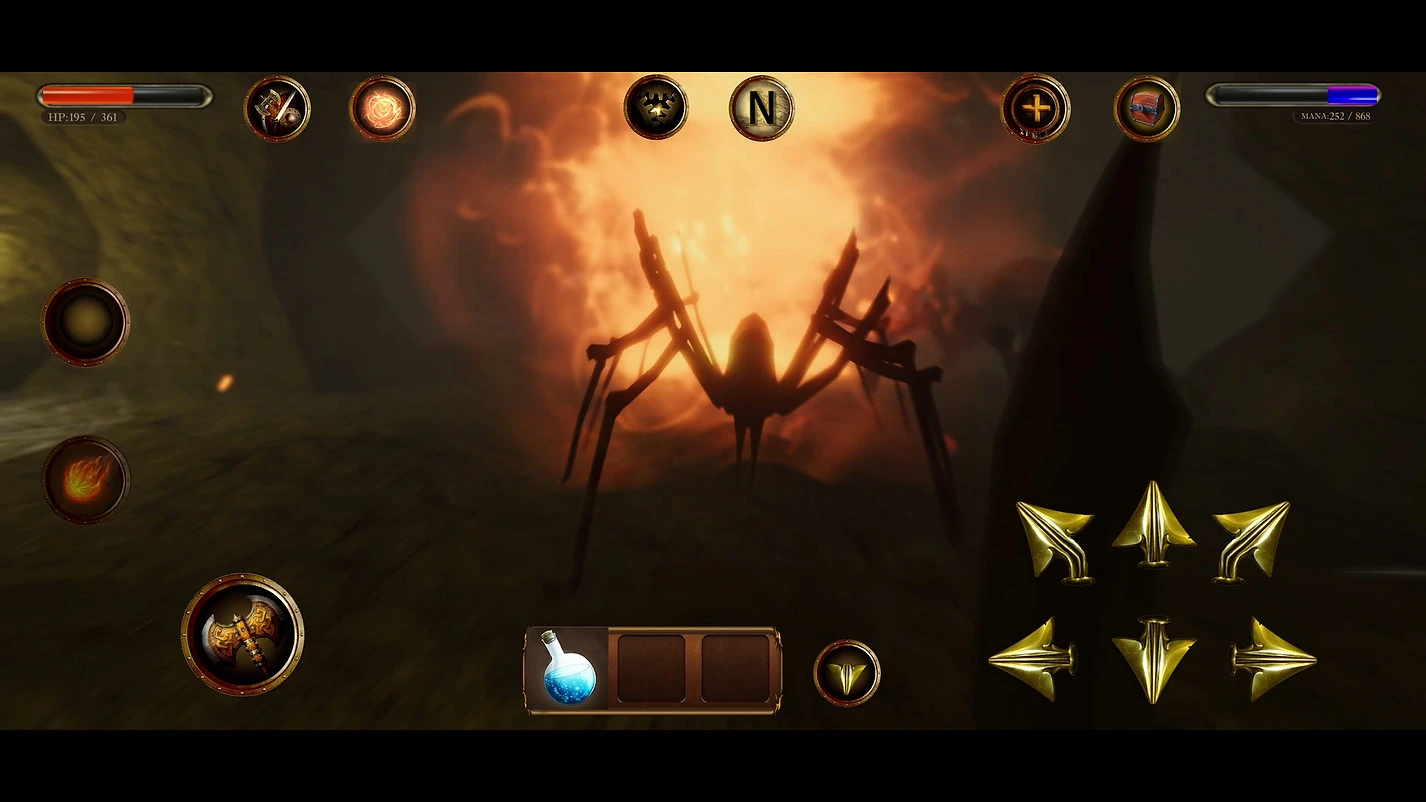Strafe with the left gold arrow
Viewport: 1426px width, 802px height.
tap(1030, 659)
